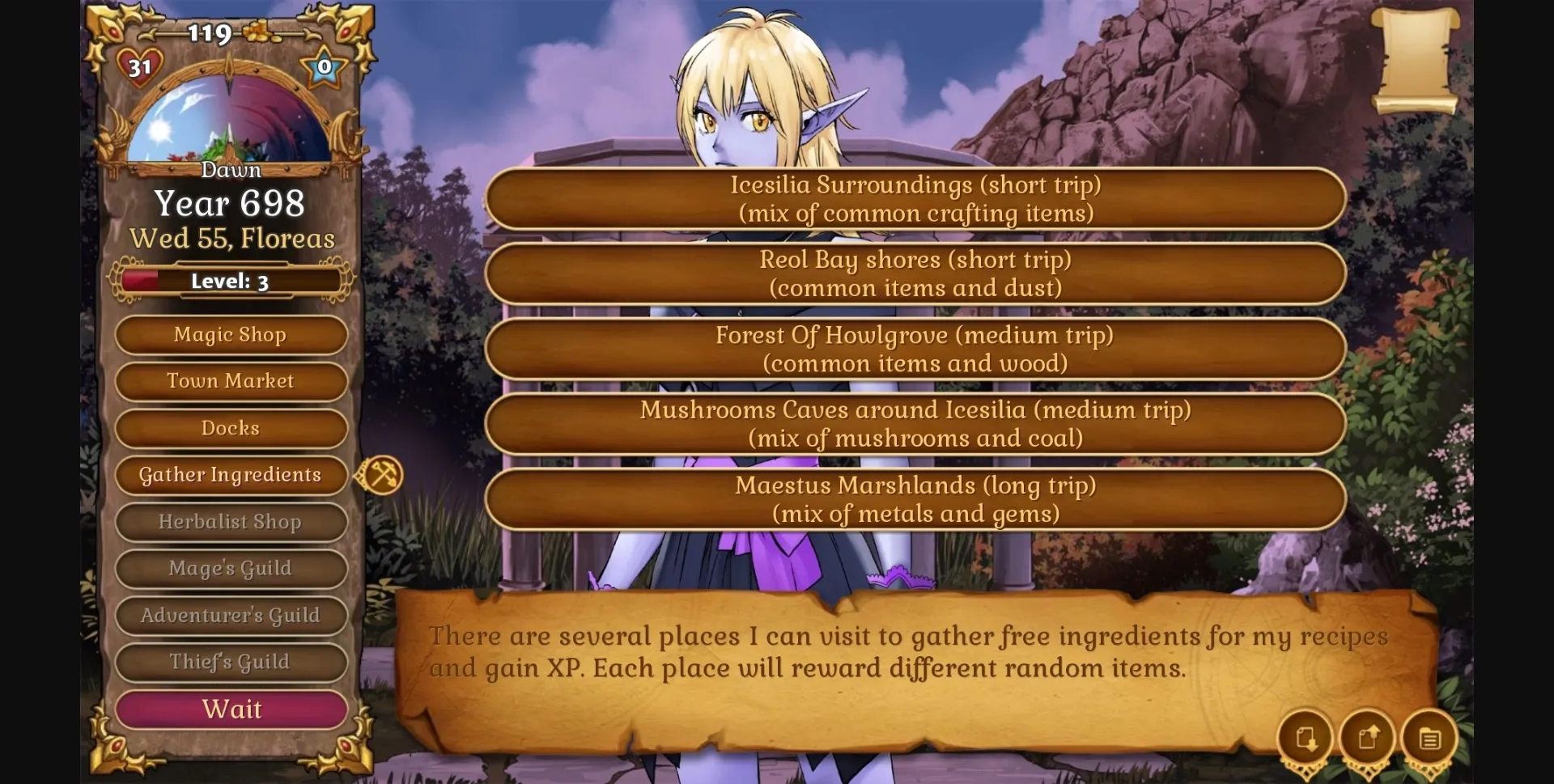The width and height of the screenshot is (1554, 784).
Task: Select Maestus Marshlands long trip
Action: [915, 499]
